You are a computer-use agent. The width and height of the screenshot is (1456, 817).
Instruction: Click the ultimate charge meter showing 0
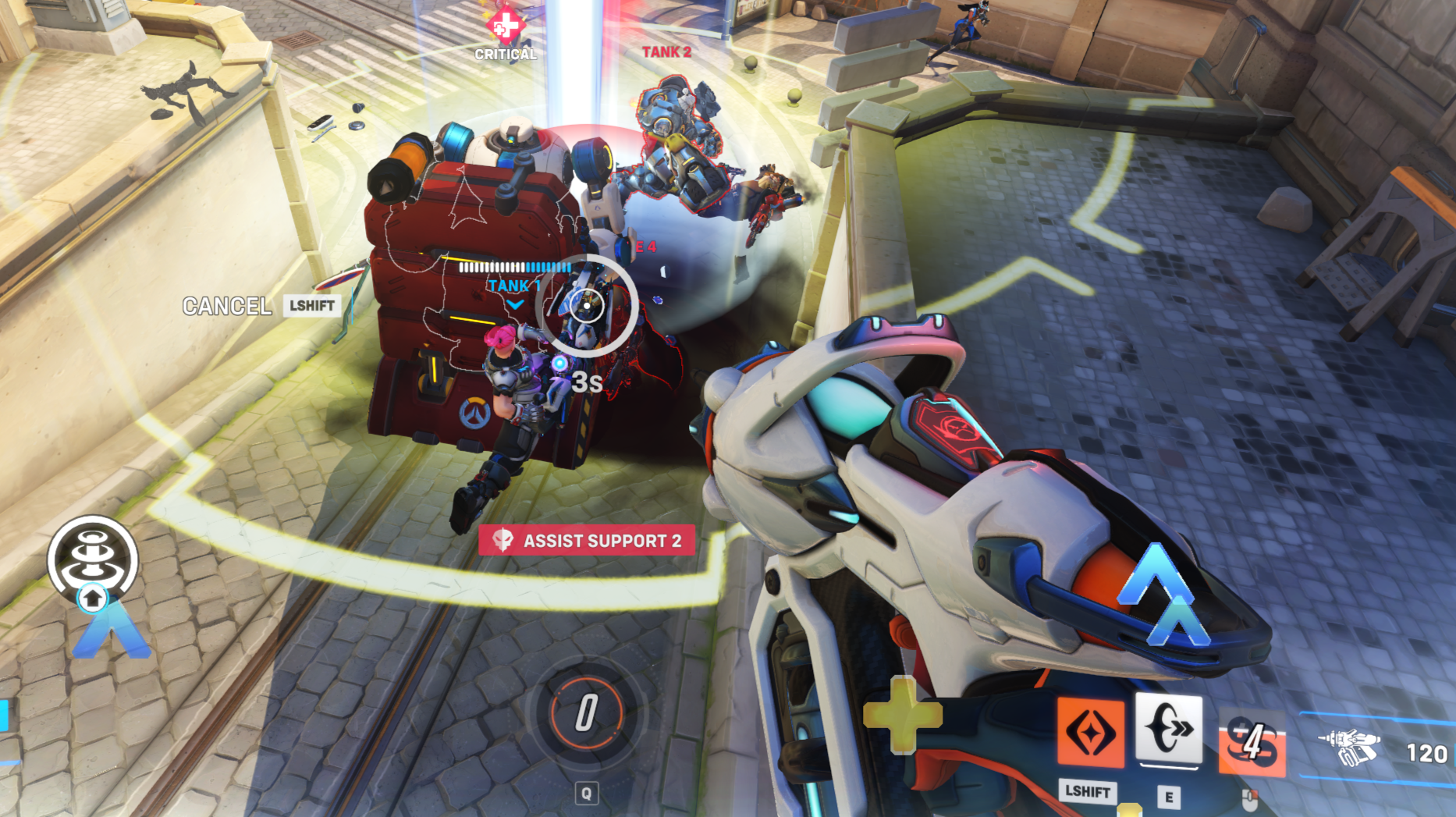(586, 712)
